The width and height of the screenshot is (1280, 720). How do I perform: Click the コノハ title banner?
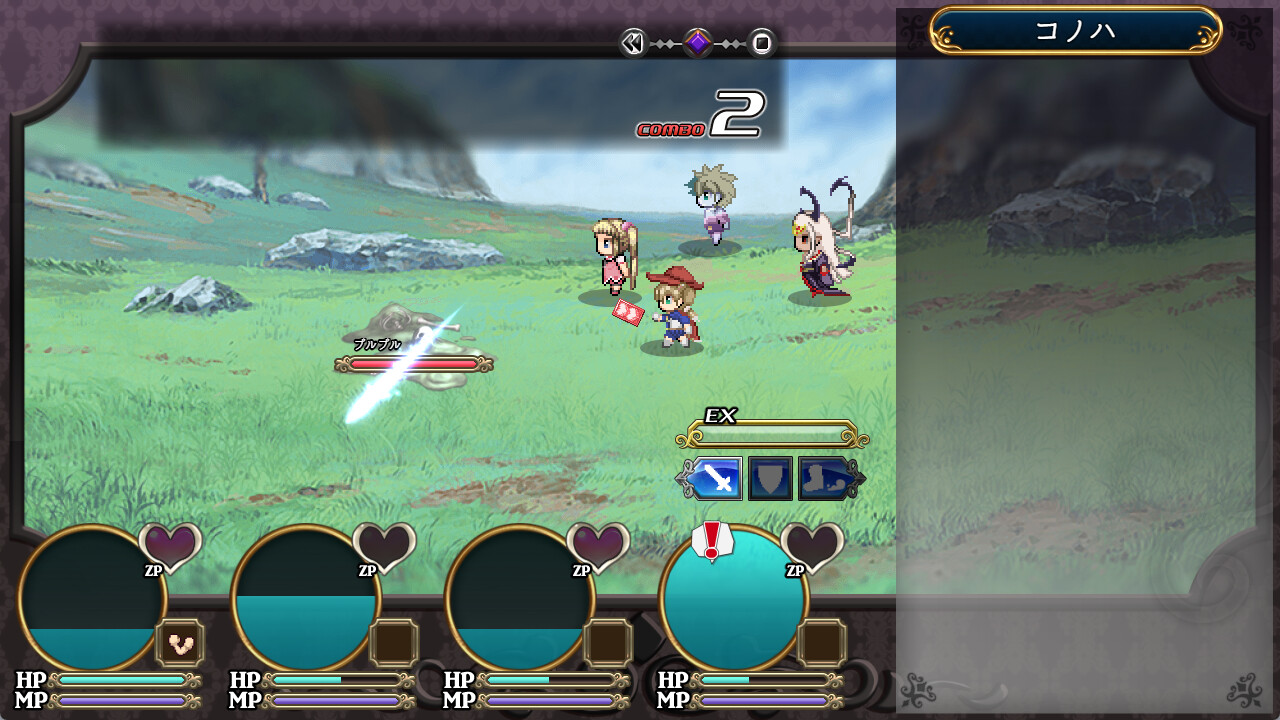(1075, 28)
